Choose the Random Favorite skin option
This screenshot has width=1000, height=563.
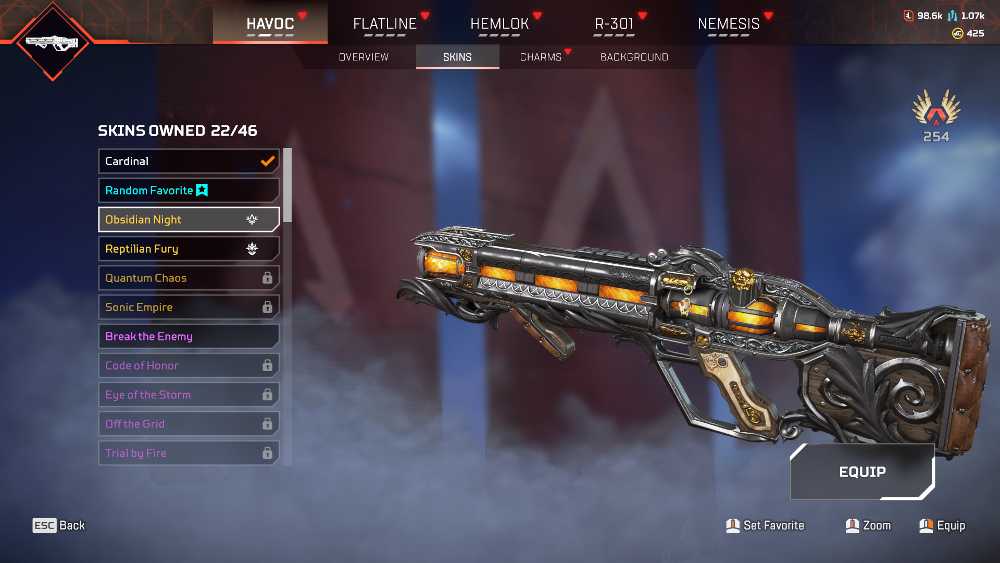point(189,190)
